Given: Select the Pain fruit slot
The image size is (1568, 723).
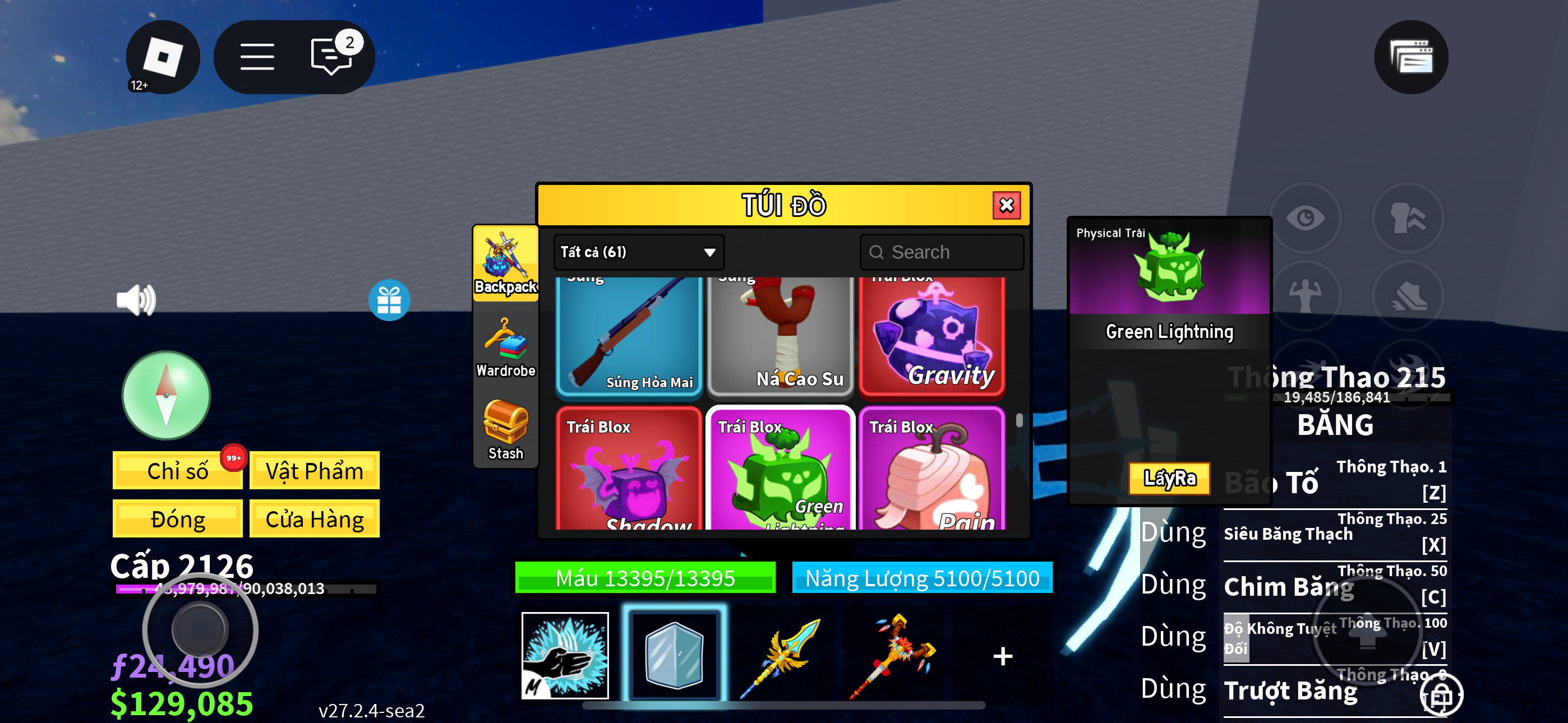Looking at the screenshot, I should tap(931, 469).
